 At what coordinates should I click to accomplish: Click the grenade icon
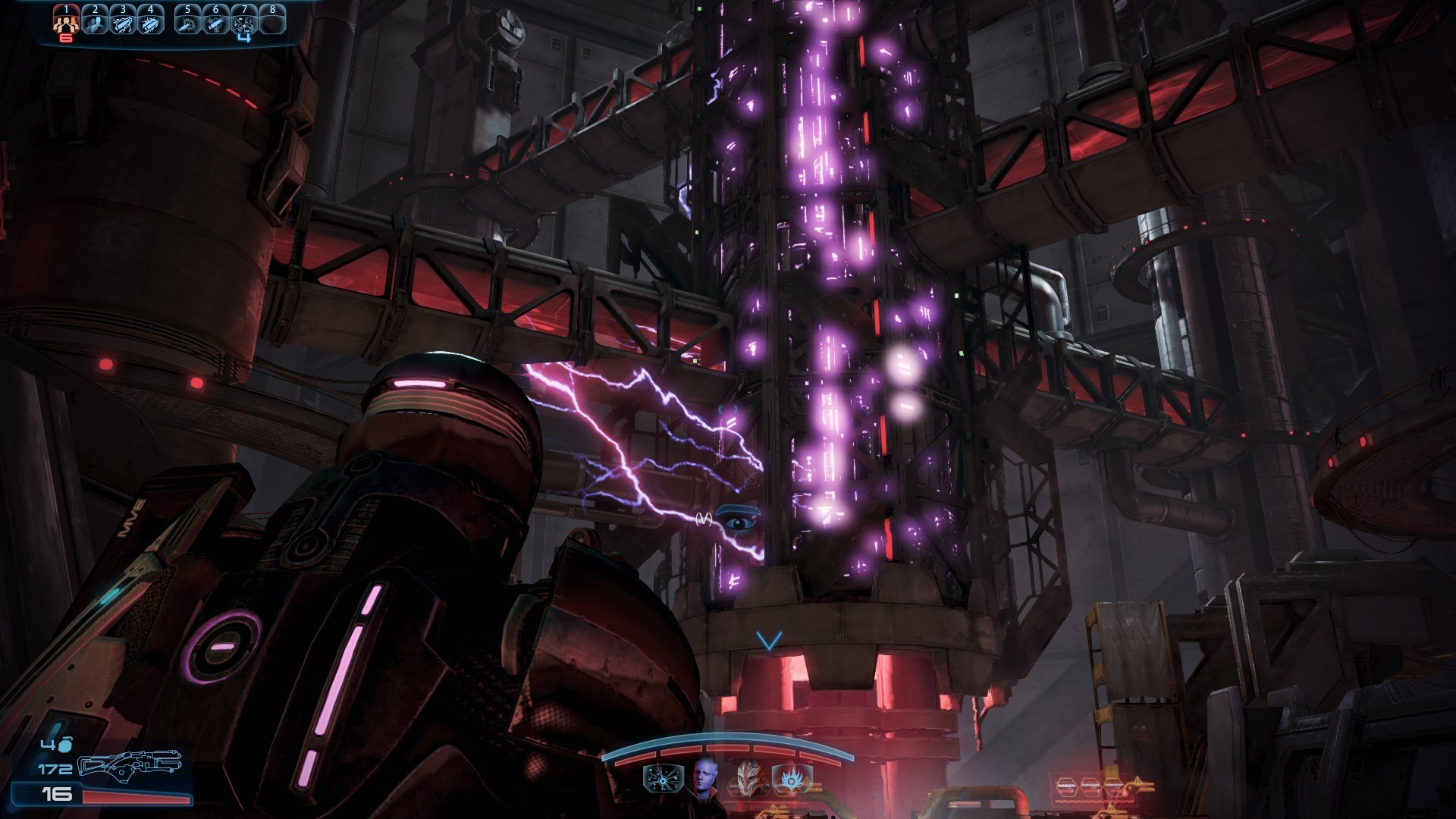click(x=65, y=745)
